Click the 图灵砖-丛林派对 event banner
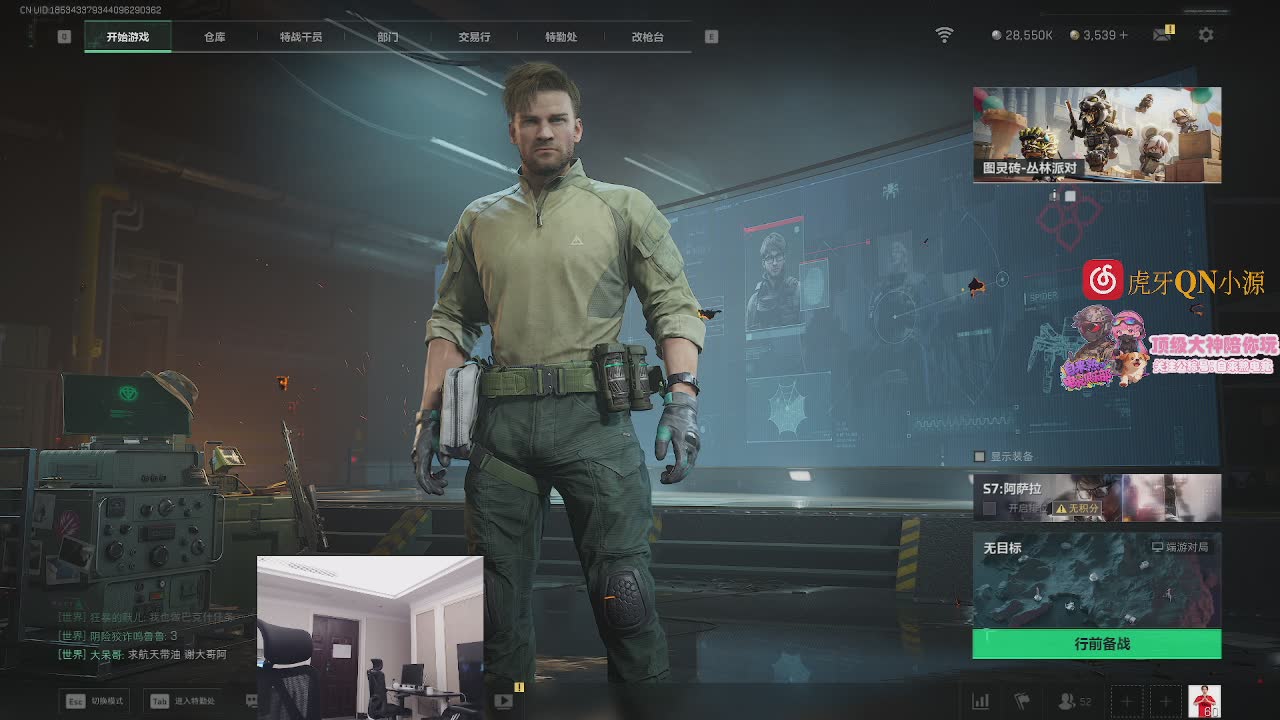This screenshot has width=1280, height=720. click(1097, 135)
